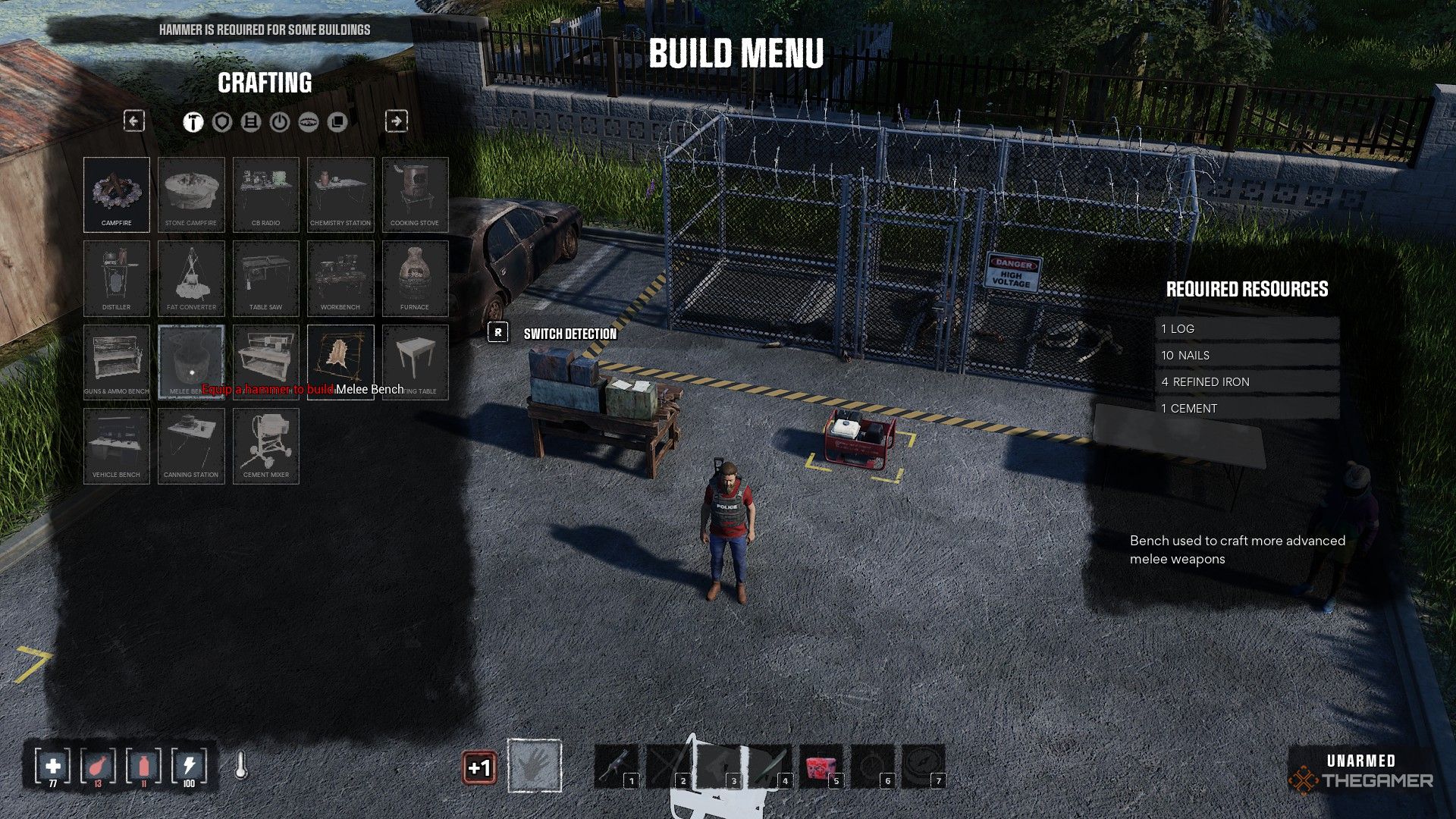Viewport: 1456px width, 819px height.
Task: Pick the Table Saw build option
Action: 265,278
